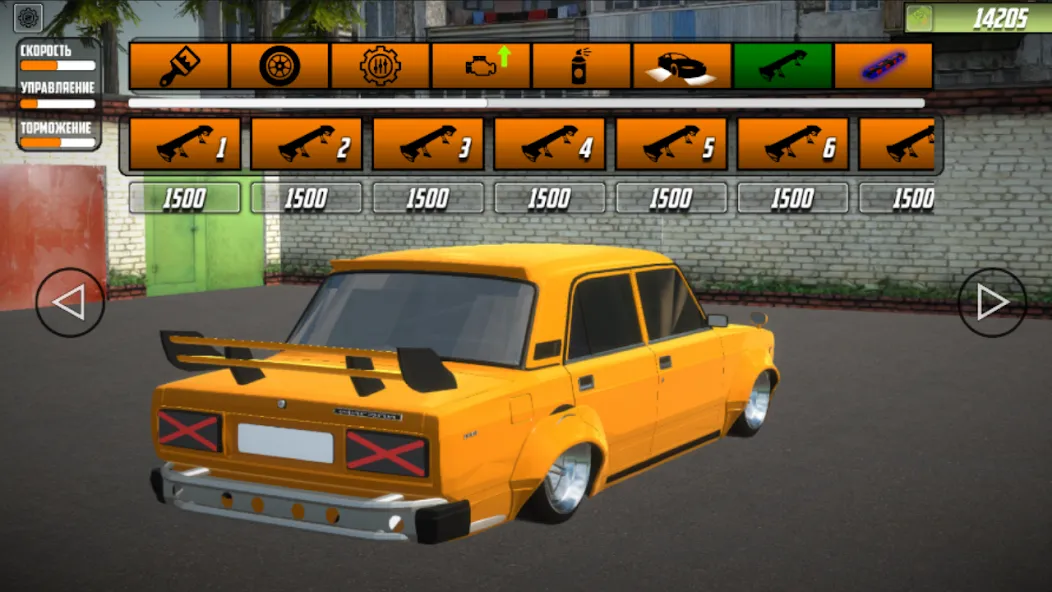
Task: Open the wheels category tab
Action: (279, 66)
